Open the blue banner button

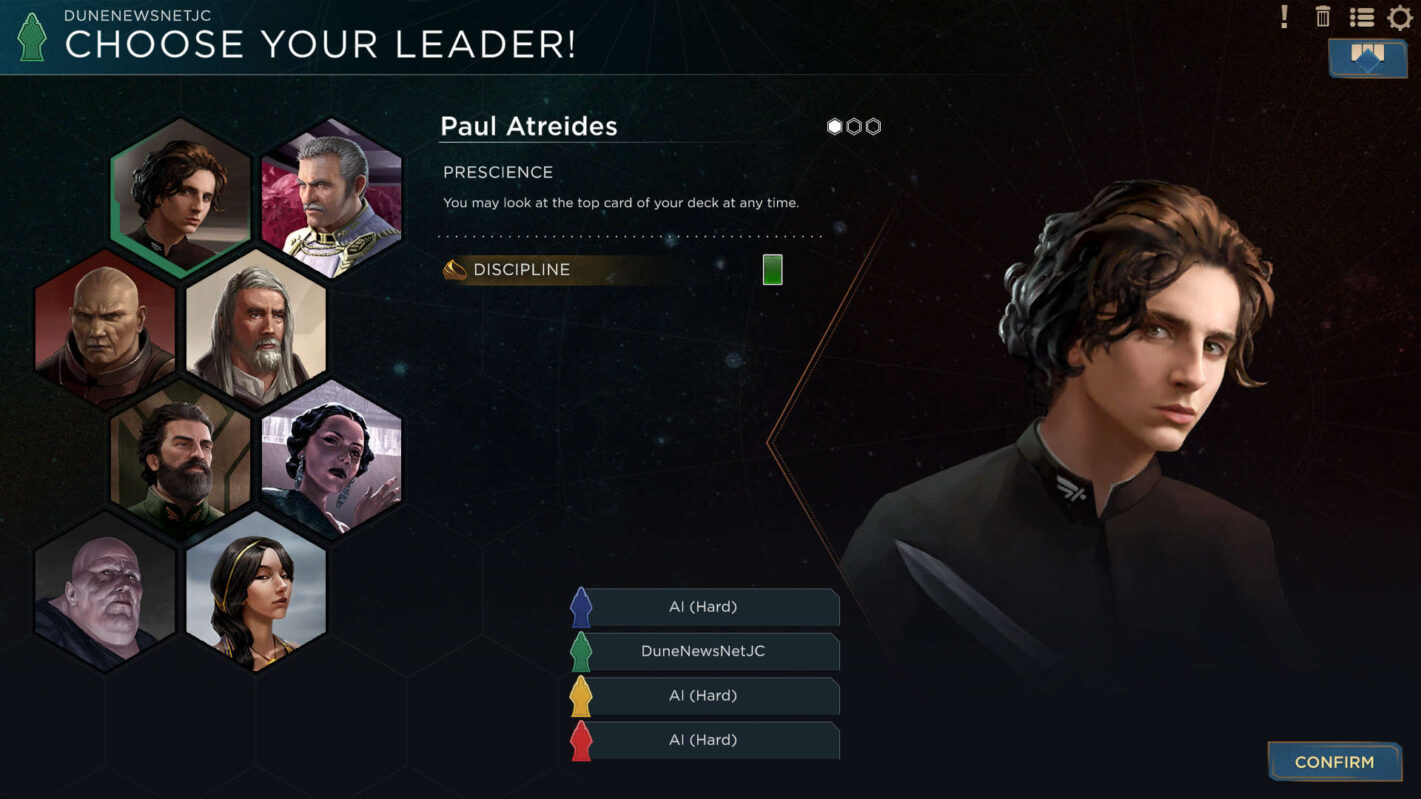pyautogui.click(x=1367, y=57)
